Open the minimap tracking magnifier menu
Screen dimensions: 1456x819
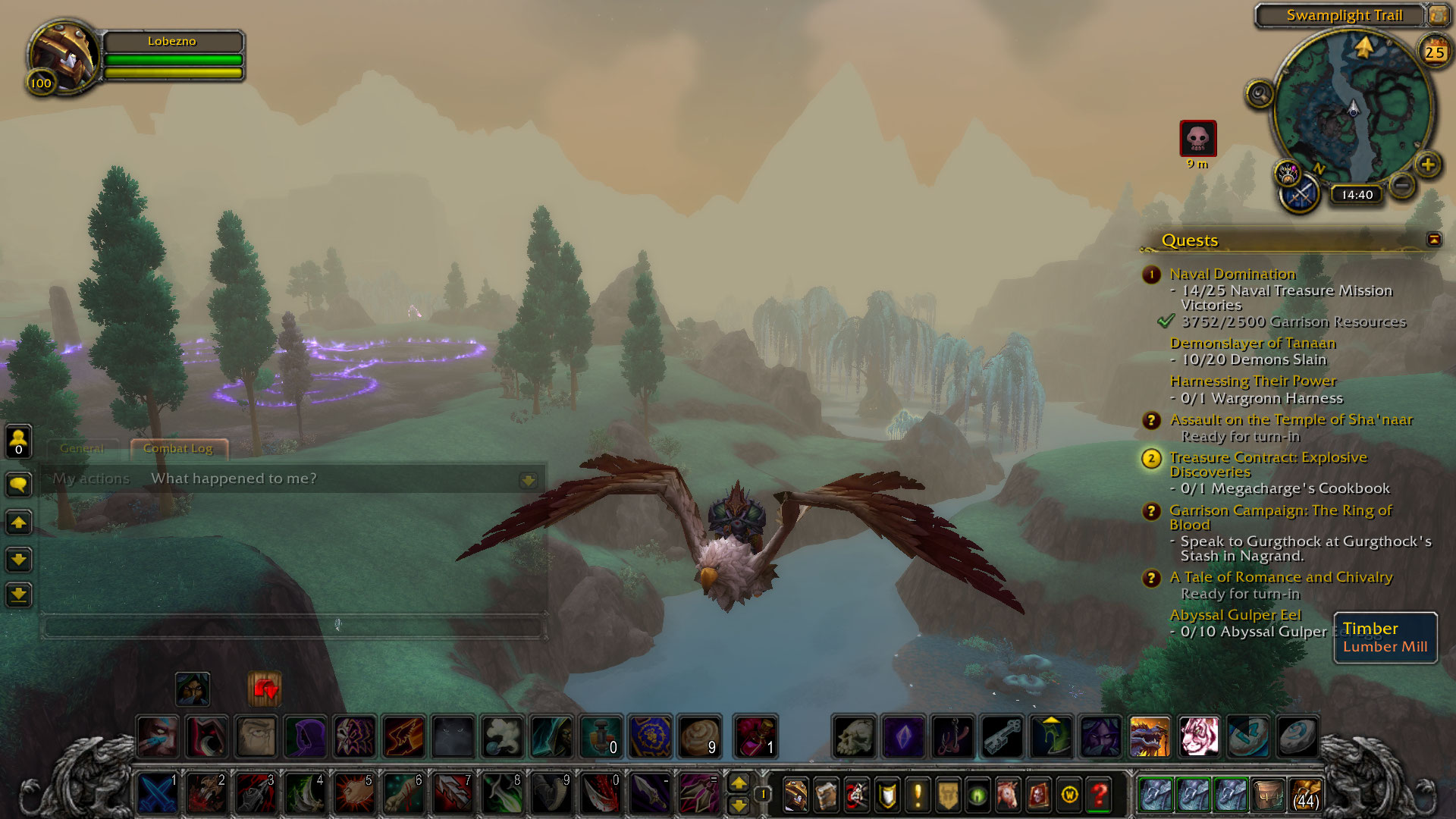tap(1260, 94)
